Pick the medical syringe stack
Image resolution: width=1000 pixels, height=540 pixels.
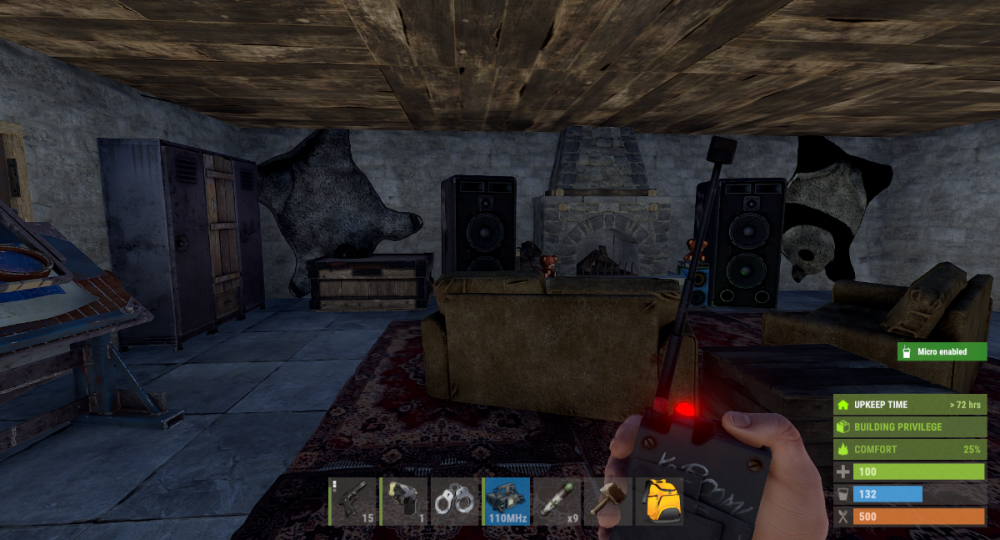[557, 501]
